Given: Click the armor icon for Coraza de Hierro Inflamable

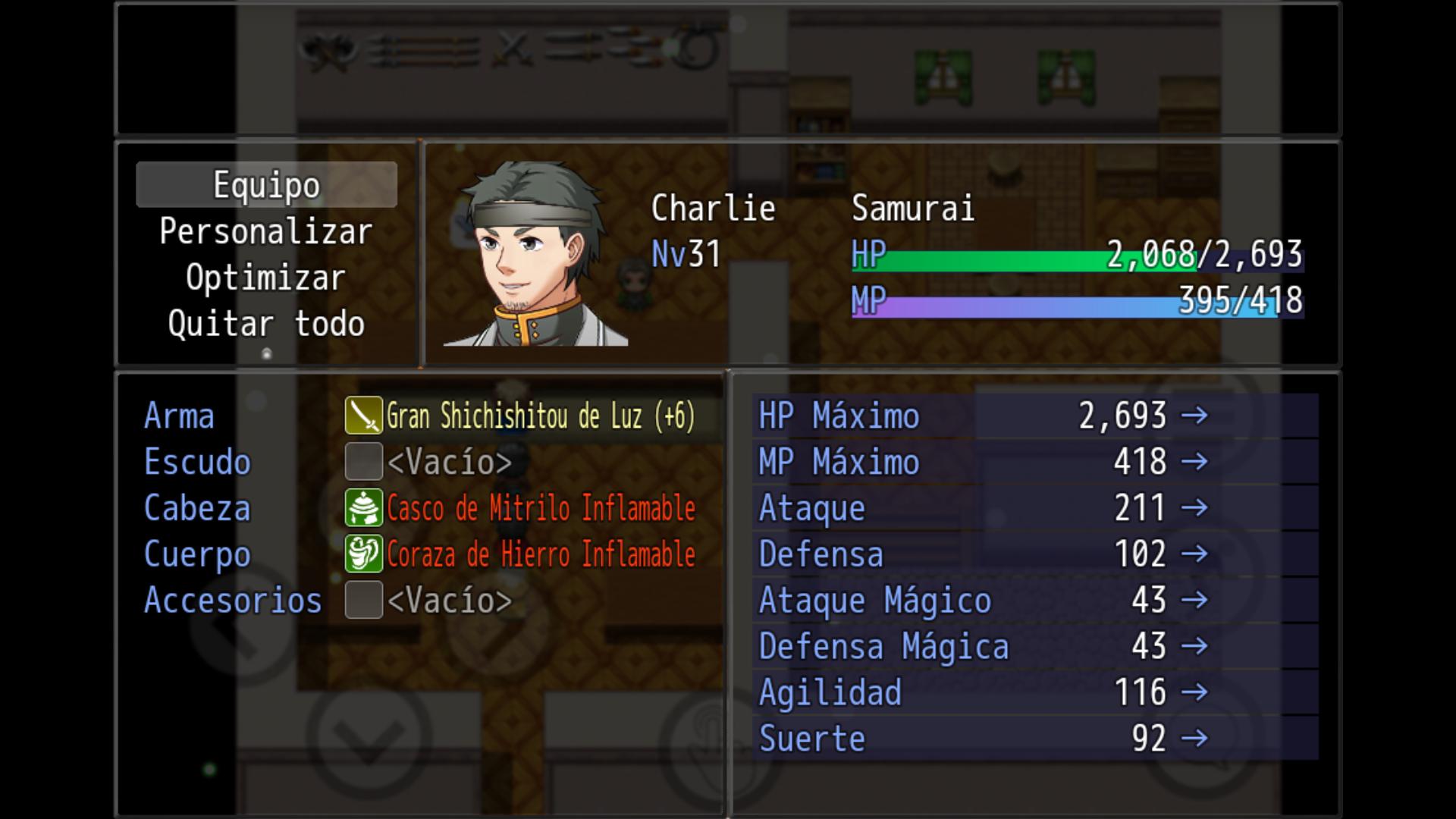Looking at the screenshot, I should coord(364,554).
